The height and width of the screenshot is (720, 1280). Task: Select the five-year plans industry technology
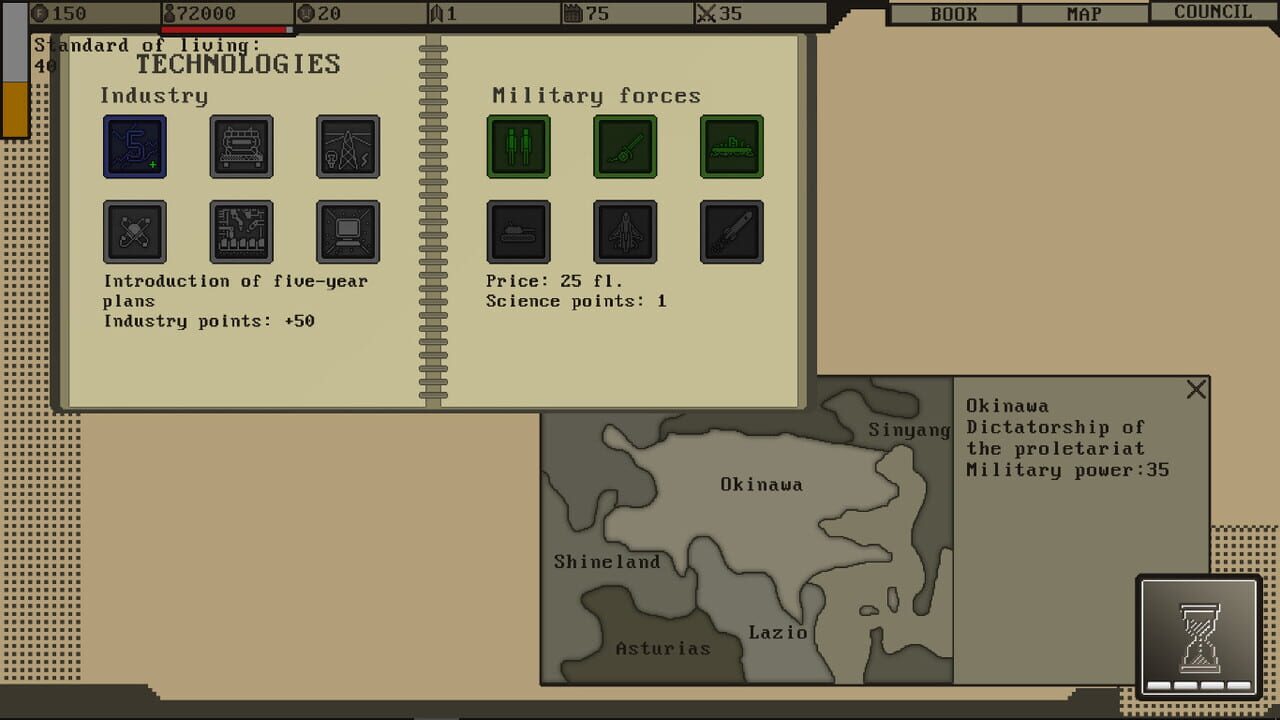pos(135,146)
